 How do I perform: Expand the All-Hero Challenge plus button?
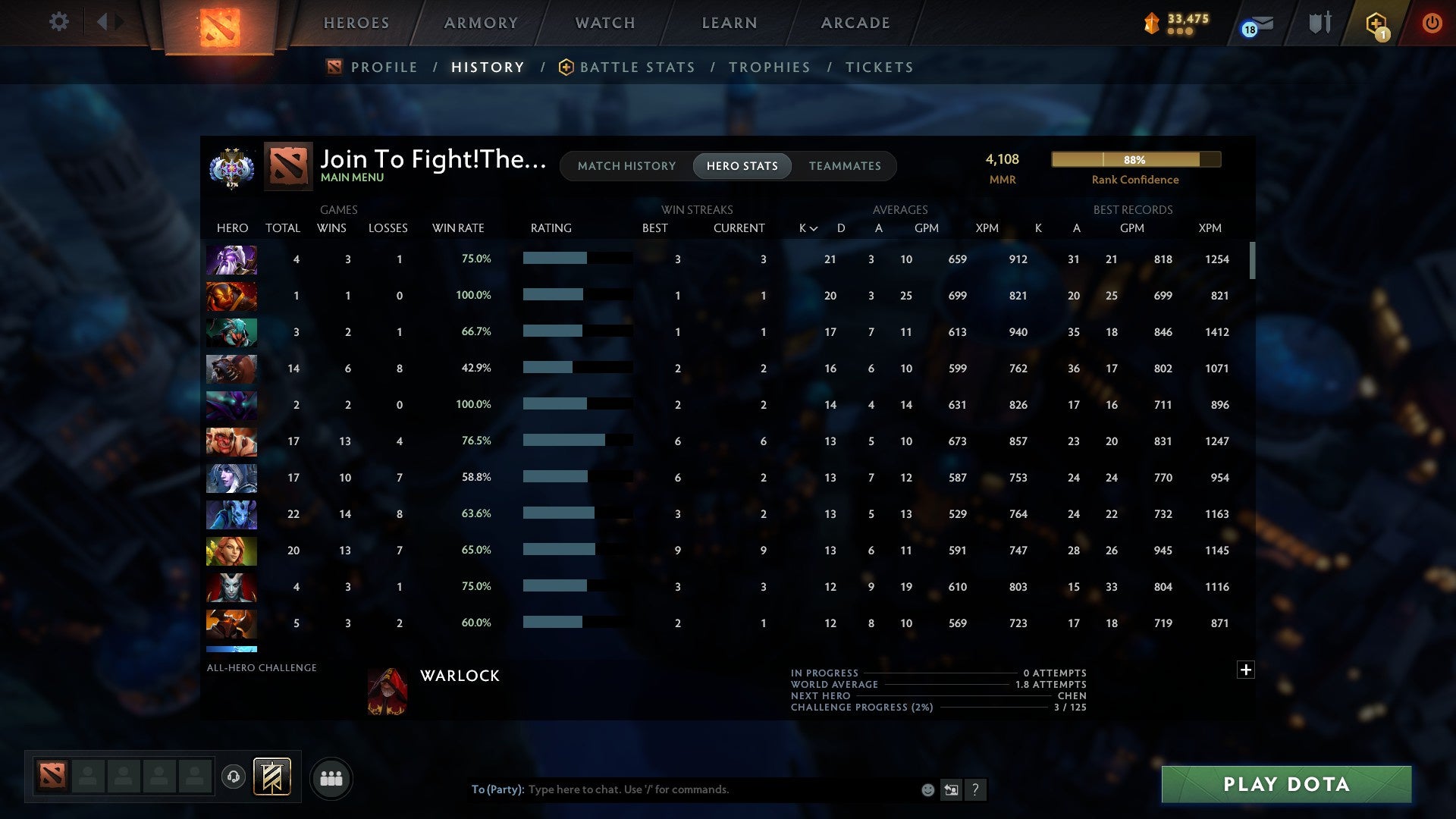click(x=1245, y=670)
